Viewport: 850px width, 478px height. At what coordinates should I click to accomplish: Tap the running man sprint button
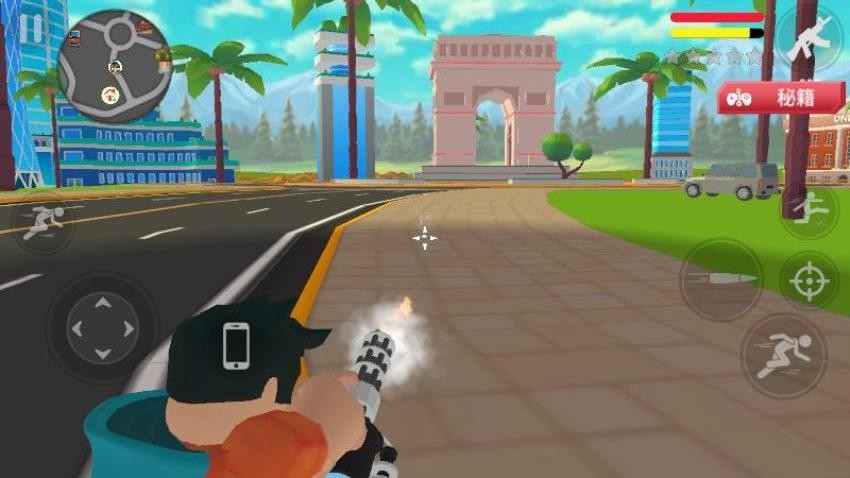[x=783, y=355]
